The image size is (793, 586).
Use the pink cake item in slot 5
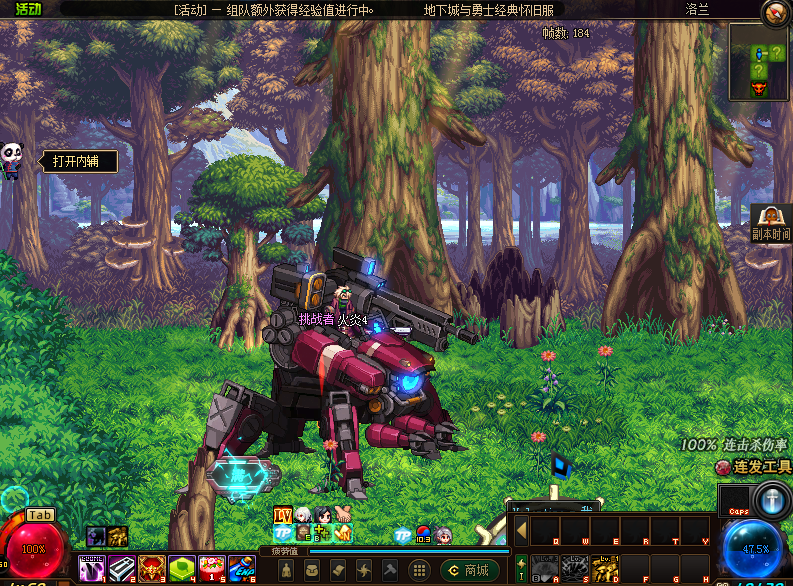[x=212, y=569]
